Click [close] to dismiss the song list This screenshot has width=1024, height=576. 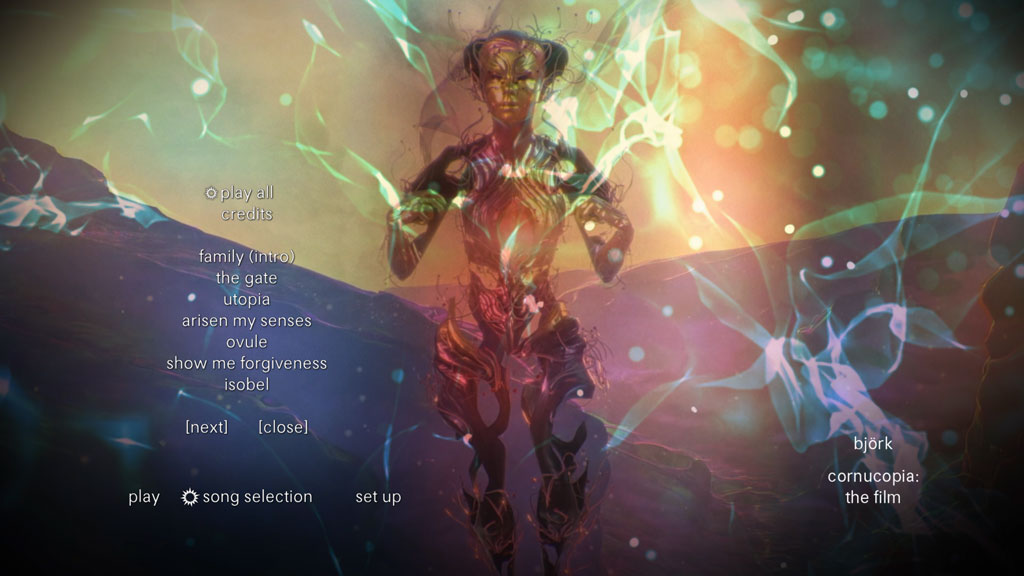pyautogui.click(x=283, y=427)
